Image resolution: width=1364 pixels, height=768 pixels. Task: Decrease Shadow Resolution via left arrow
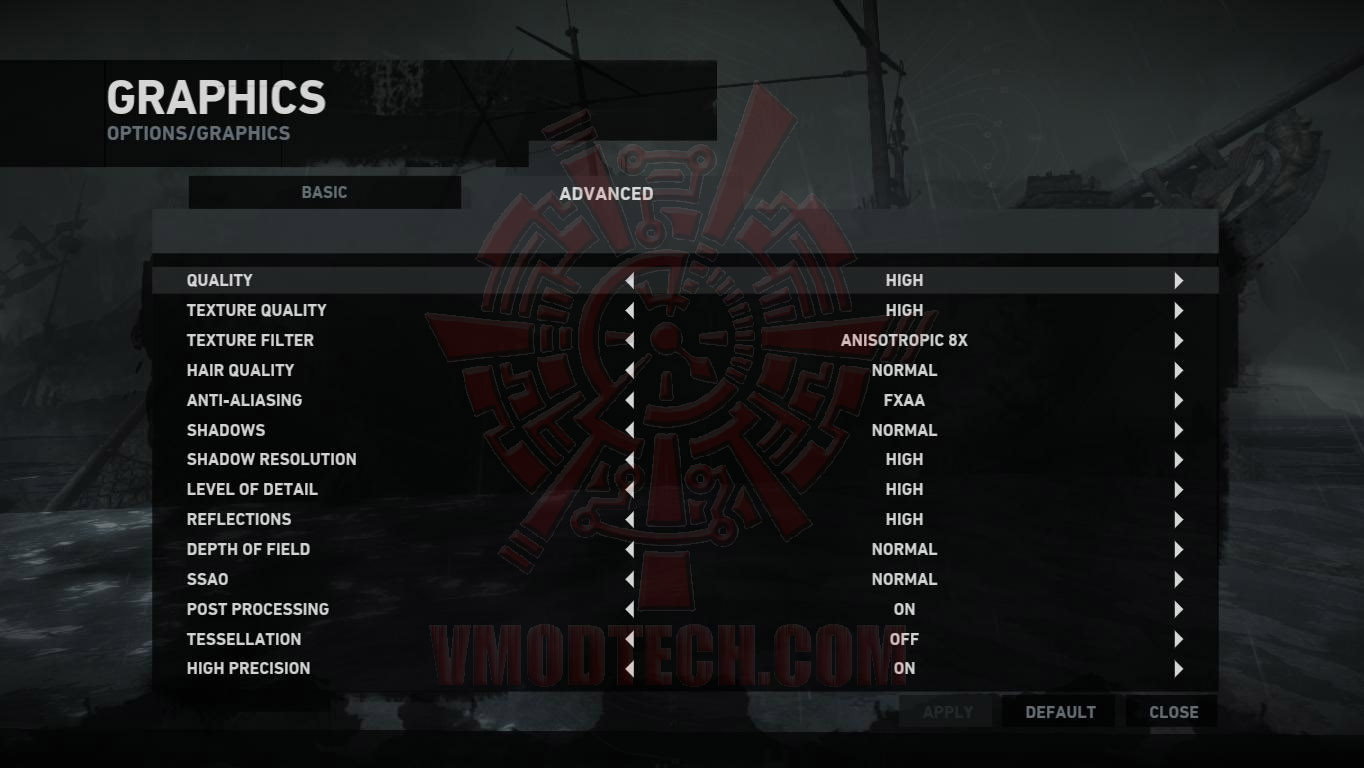coord(629,460)
